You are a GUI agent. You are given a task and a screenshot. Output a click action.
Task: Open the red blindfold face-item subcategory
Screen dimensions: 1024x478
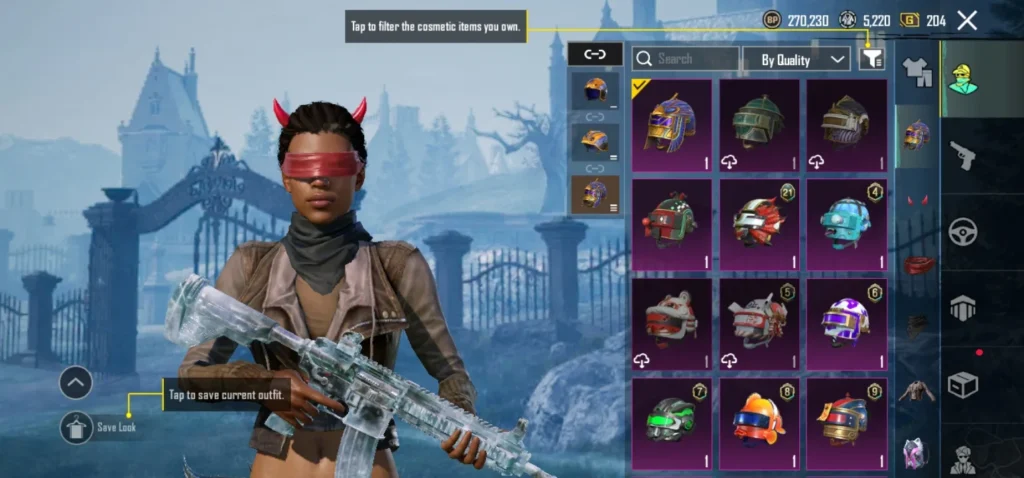pos(916,263)
